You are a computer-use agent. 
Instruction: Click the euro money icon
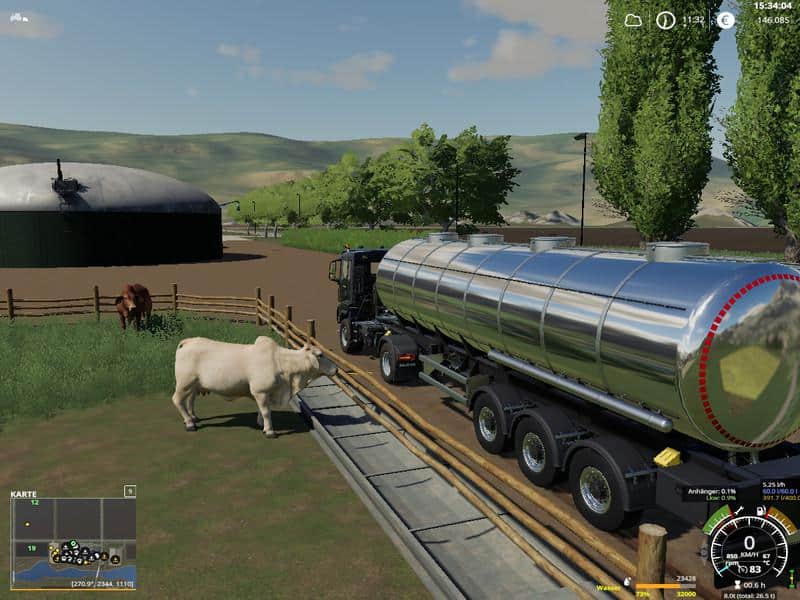(x=726, y=19)
